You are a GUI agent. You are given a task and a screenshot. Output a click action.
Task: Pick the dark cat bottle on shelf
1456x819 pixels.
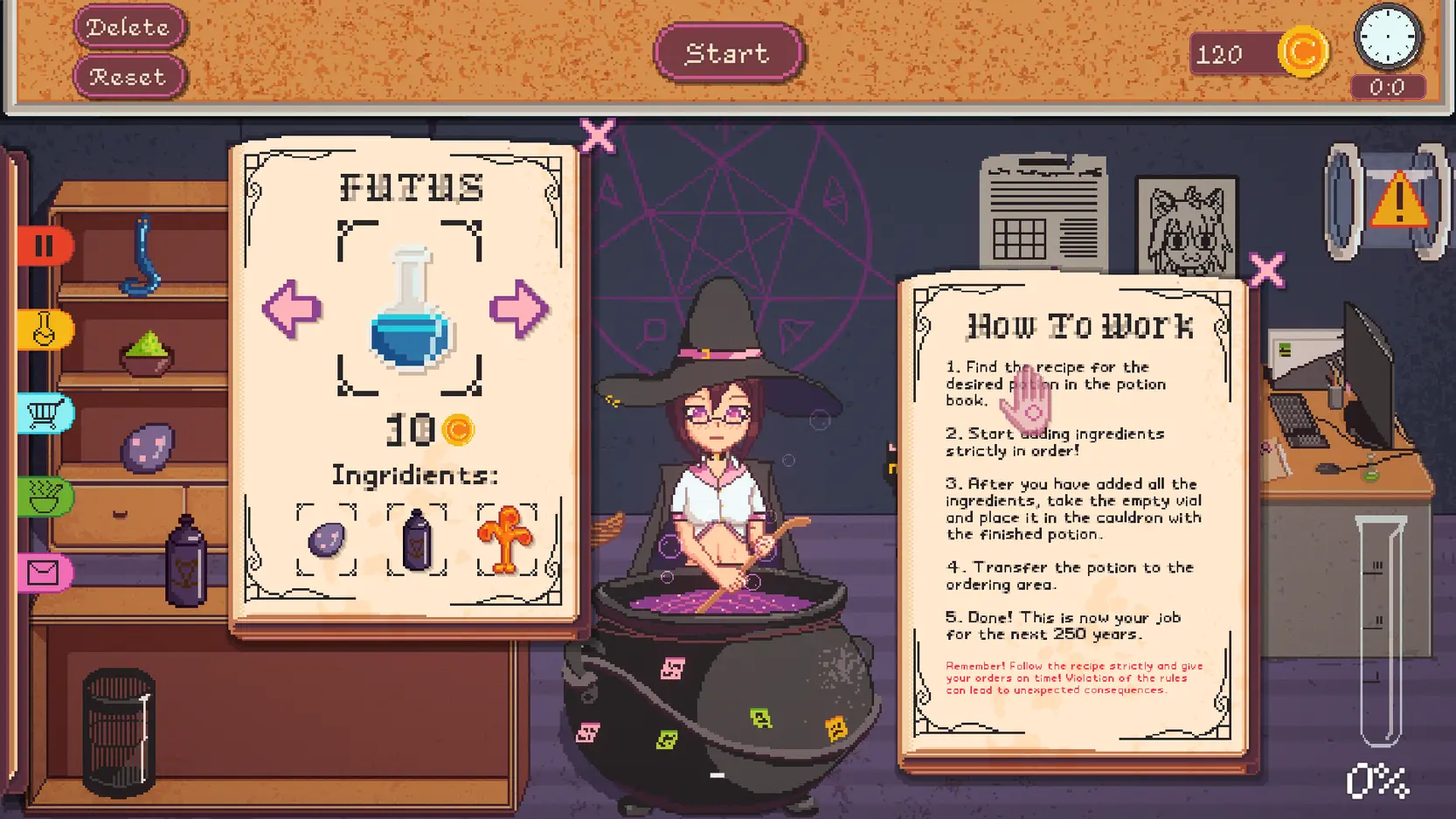click(186, 562)
